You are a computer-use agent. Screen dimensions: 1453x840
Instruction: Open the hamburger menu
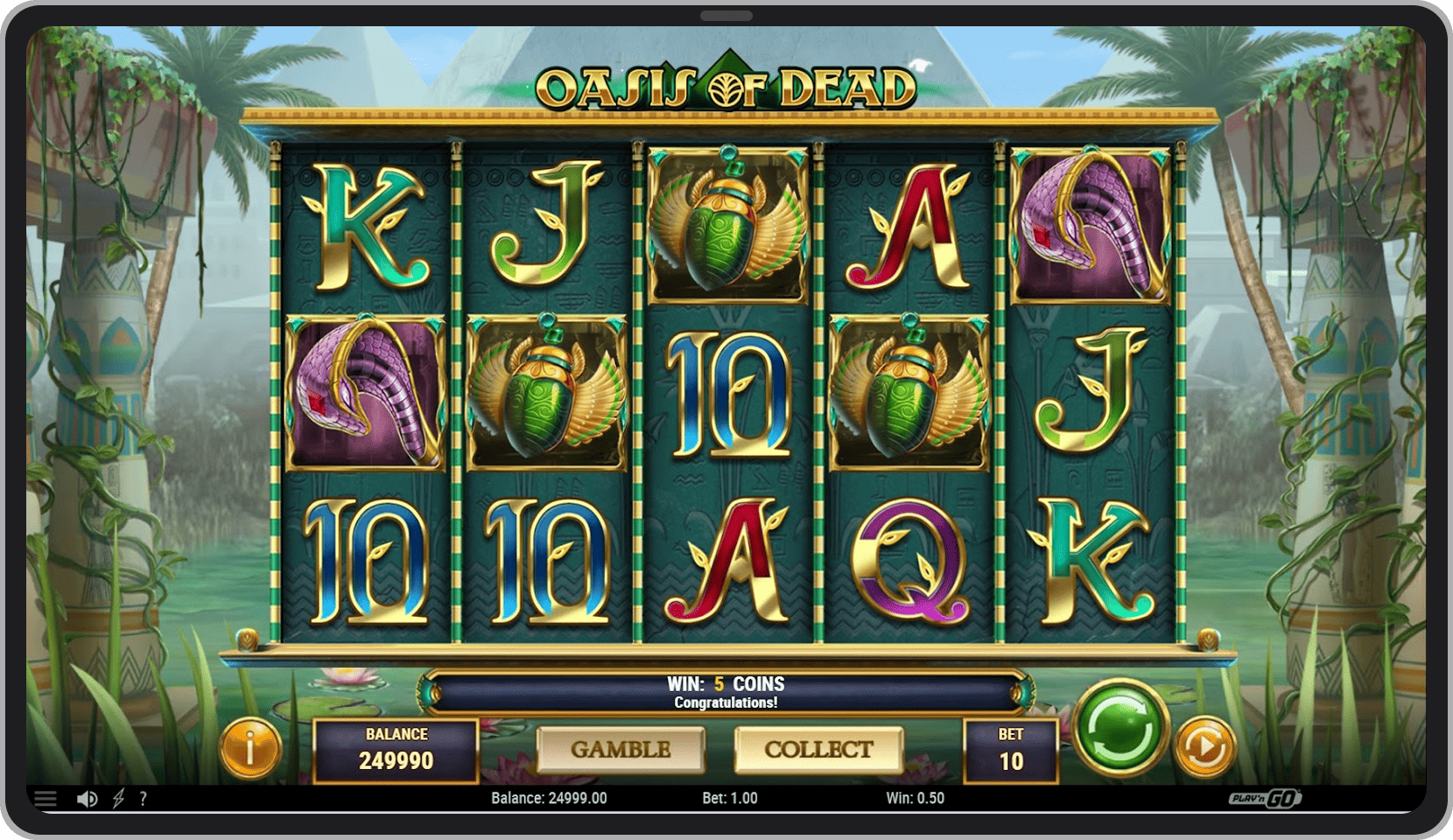(x=46, y=798)
